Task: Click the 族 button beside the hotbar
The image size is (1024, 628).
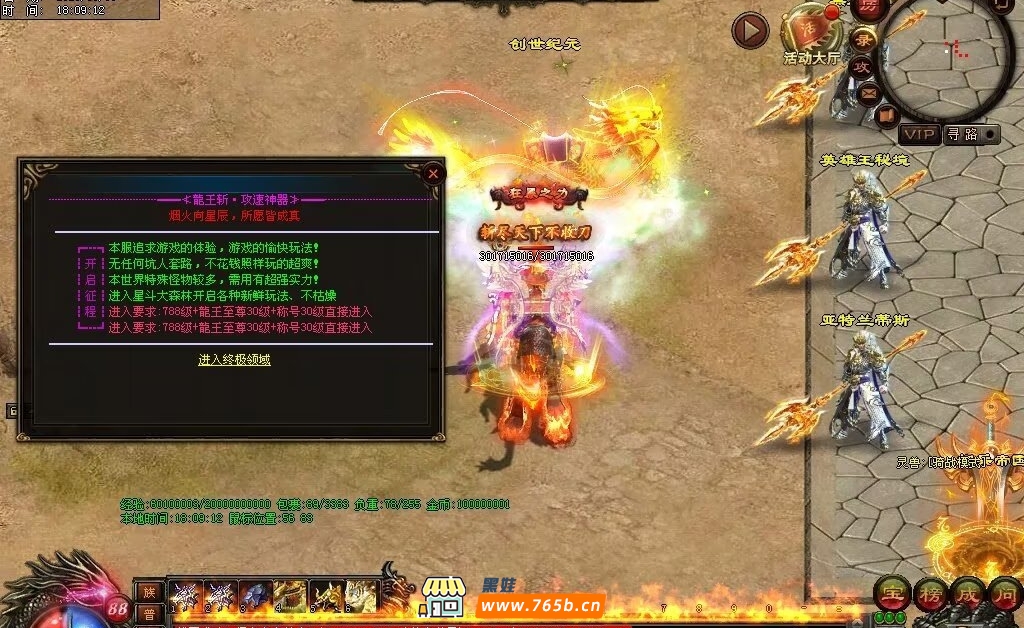Action: tap(148, 592)
